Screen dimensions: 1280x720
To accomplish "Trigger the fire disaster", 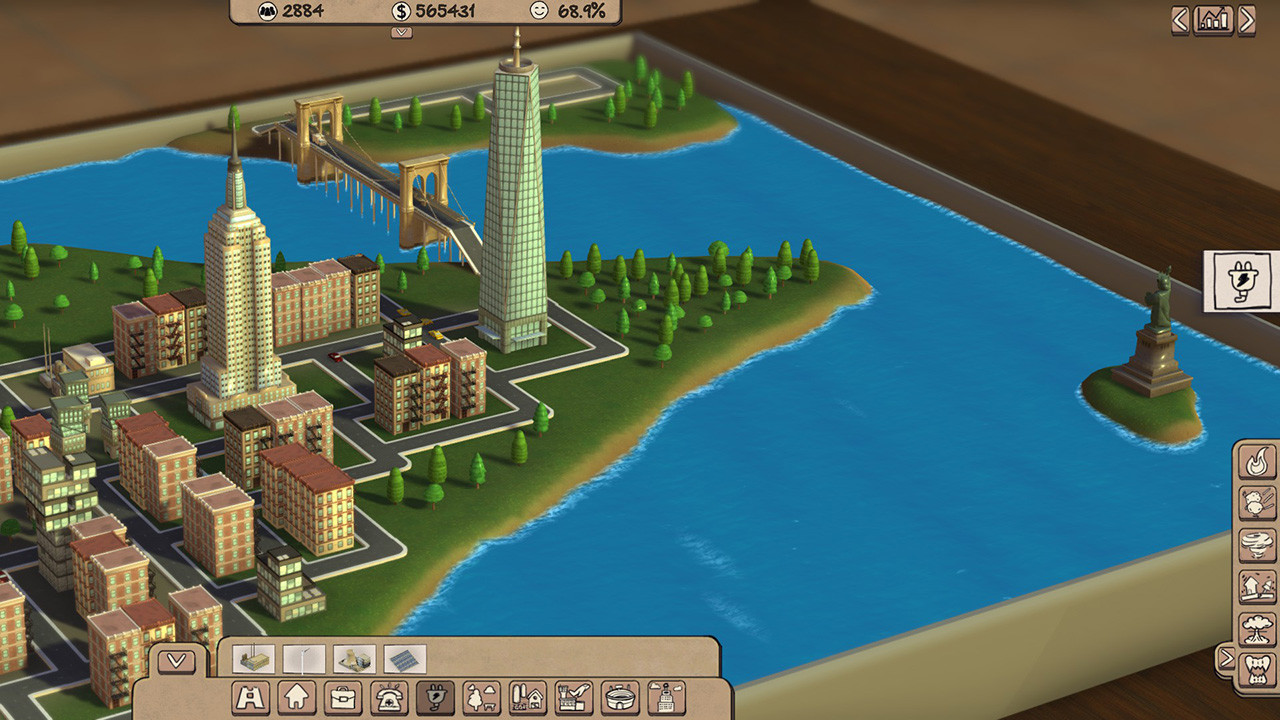I will click(1258, 460).
